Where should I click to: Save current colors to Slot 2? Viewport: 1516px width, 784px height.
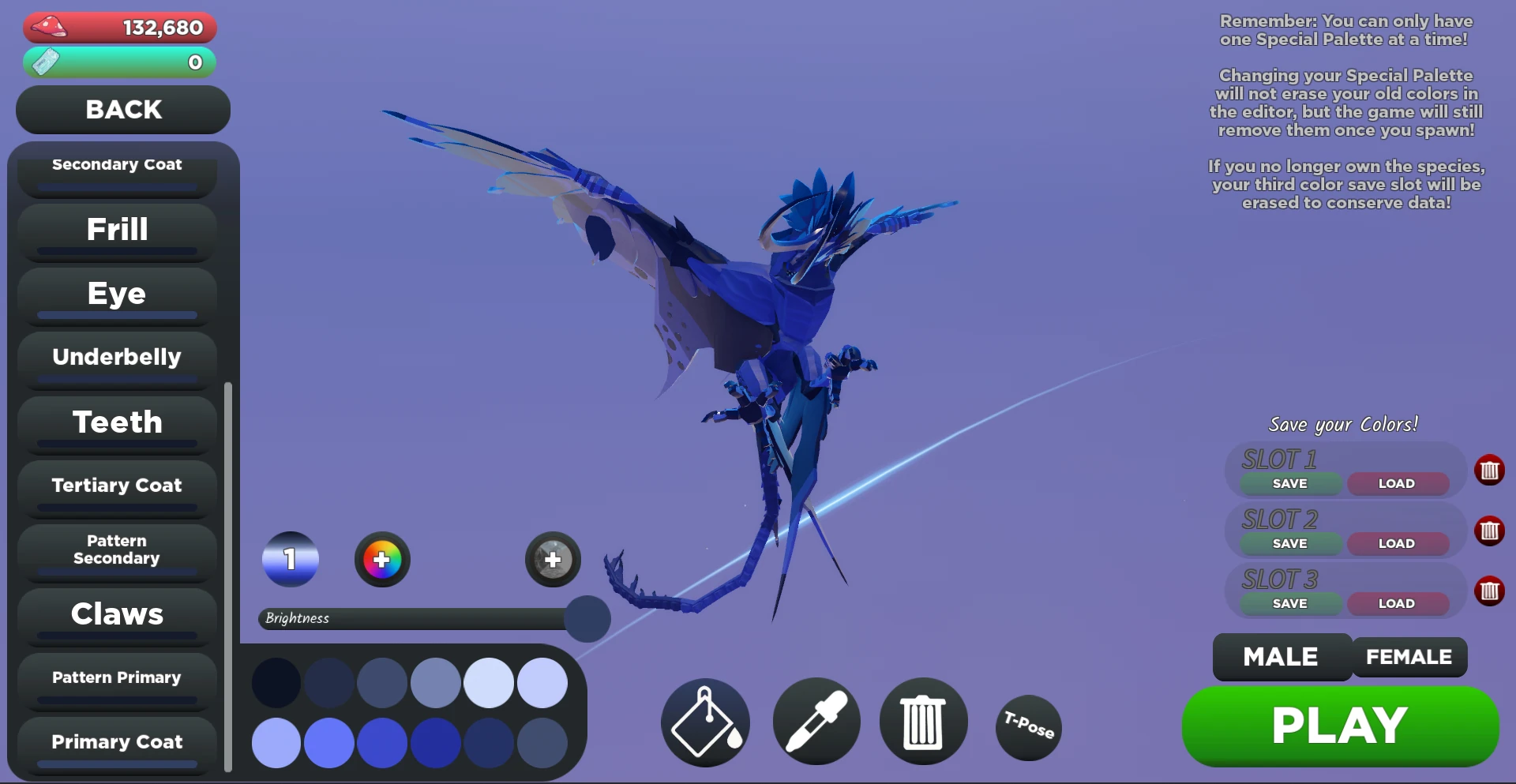click(x=1290, y=543)
